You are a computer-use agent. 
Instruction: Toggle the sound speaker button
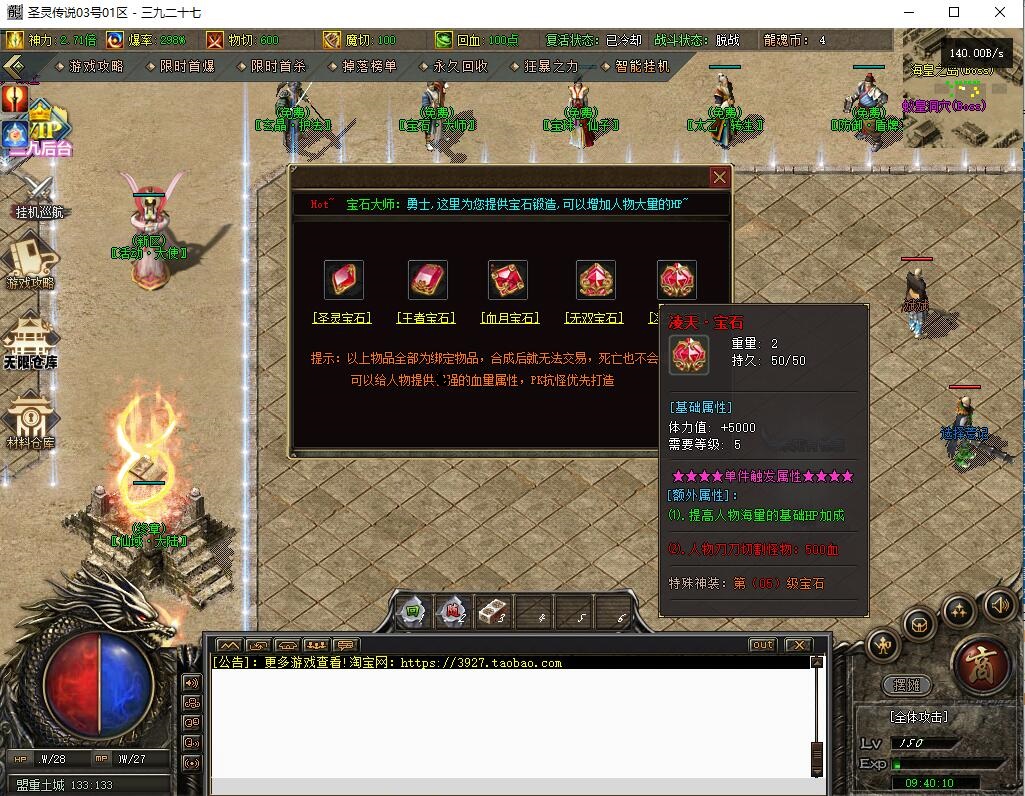(x=1000, y=604)
